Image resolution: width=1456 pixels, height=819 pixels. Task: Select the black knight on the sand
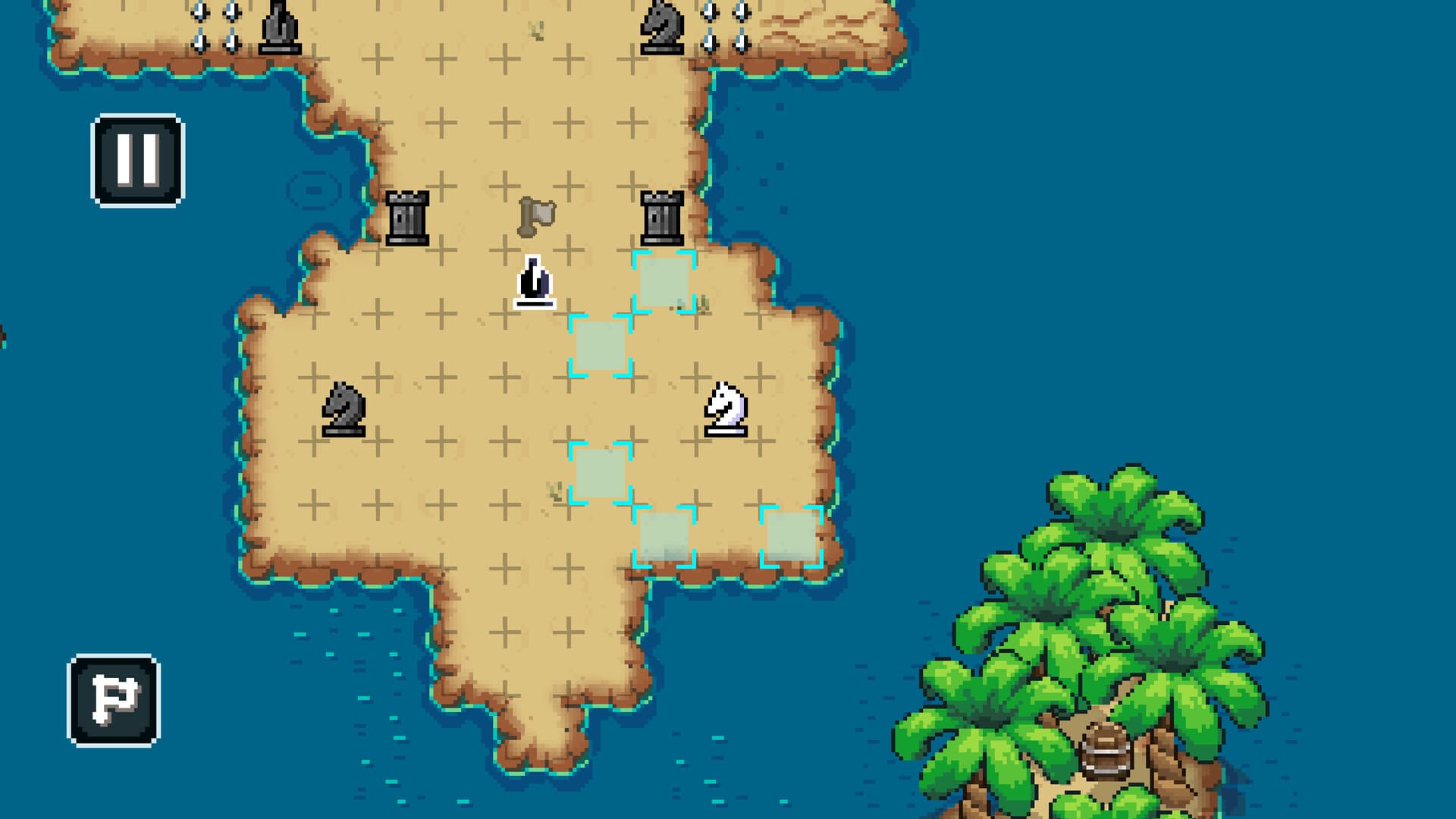point(343,409)
